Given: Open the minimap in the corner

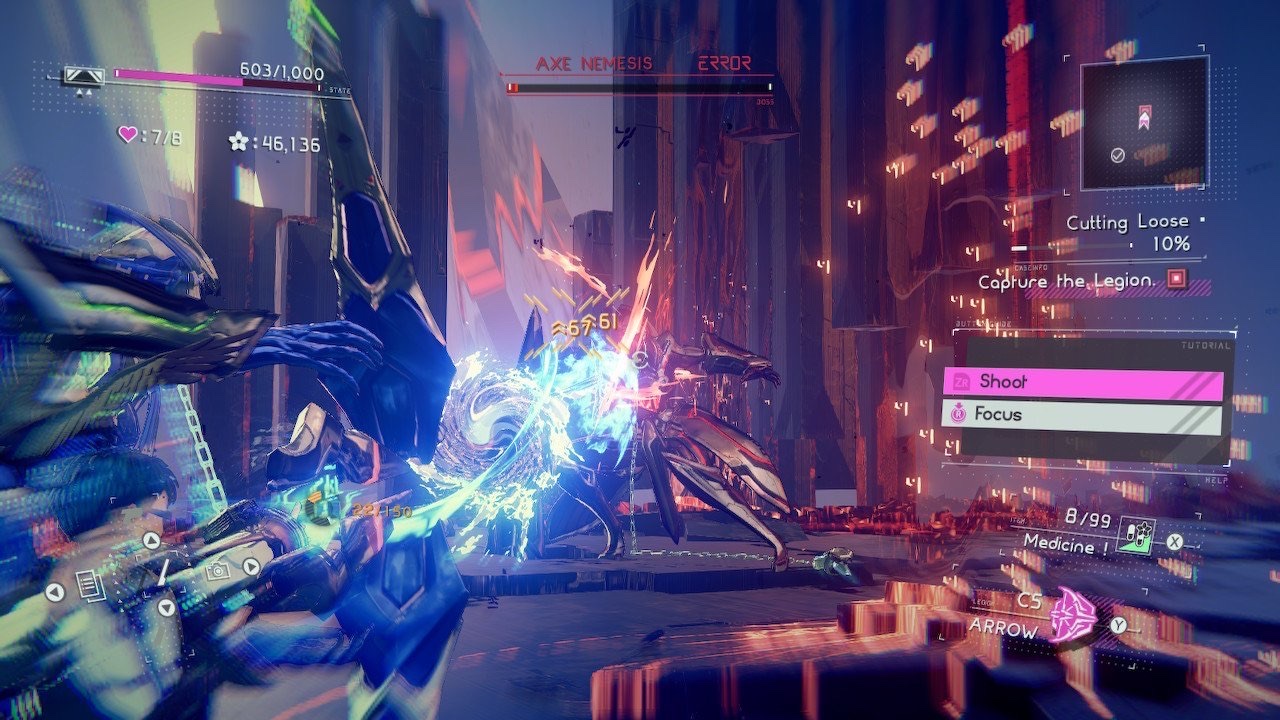Looking at the screenshot, I should (x=1144, y=122).
